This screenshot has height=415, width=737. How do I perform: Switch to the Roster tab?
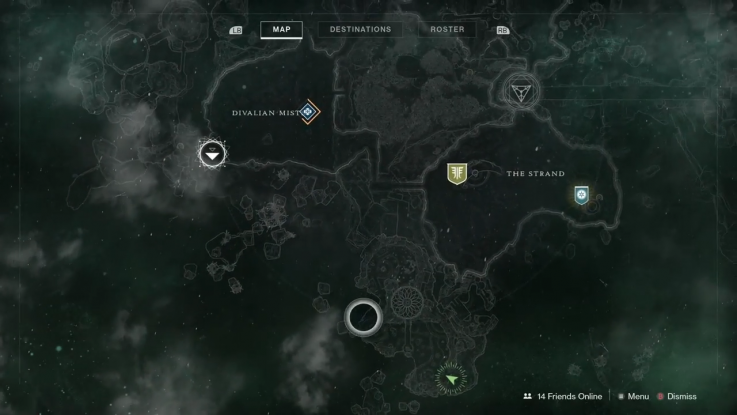point(447,29)
